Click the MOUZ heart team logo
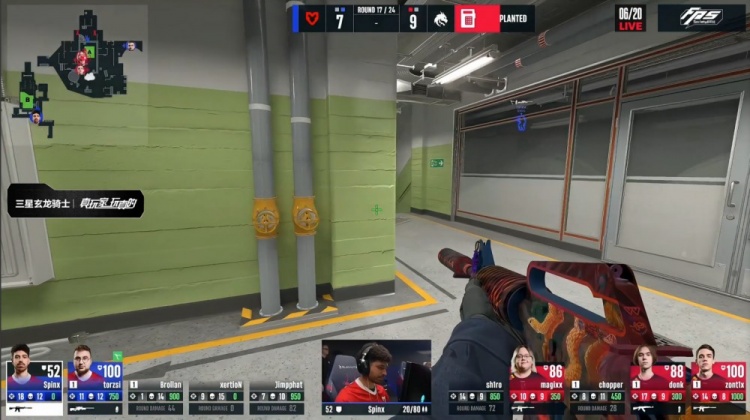The height and width of the screenshot is (420, 750). (313, 18)
